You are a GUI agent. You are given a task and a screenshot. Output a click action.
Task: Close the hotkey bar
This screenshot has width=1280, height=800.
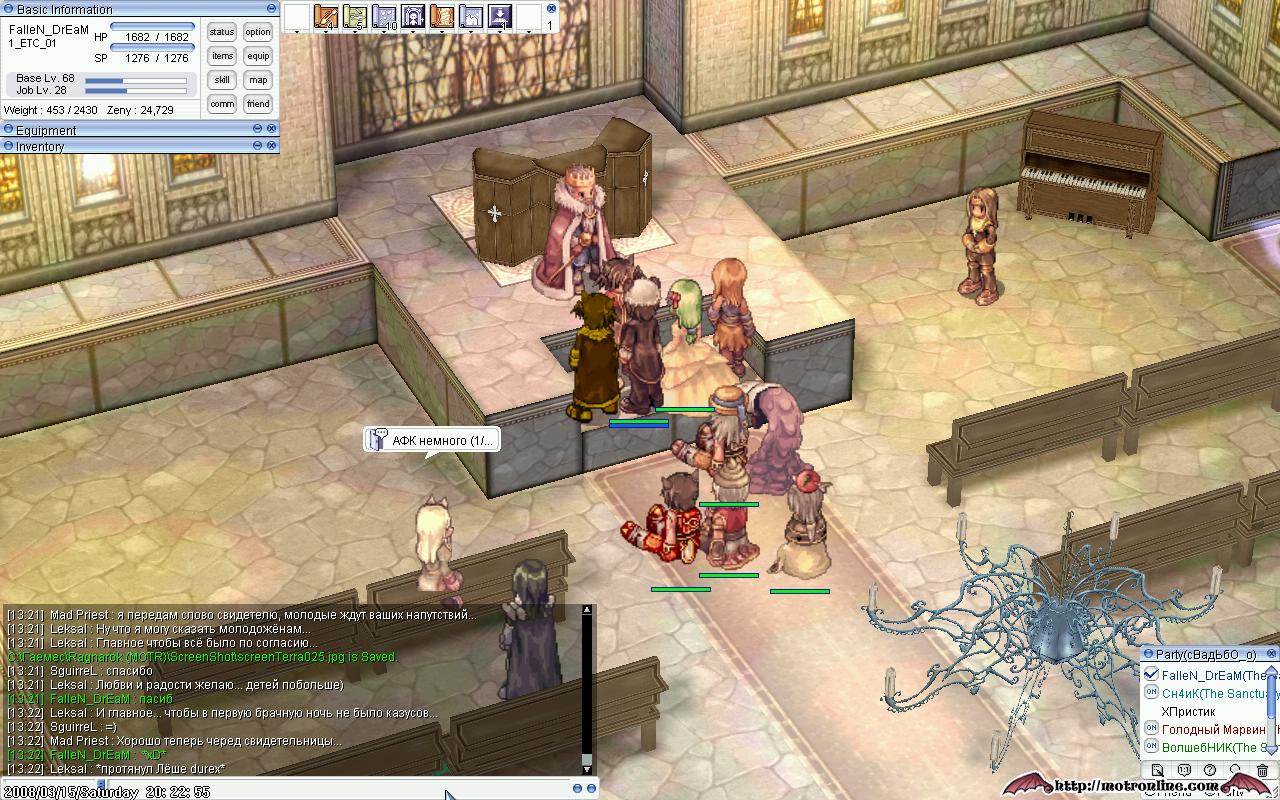point(550,9)
